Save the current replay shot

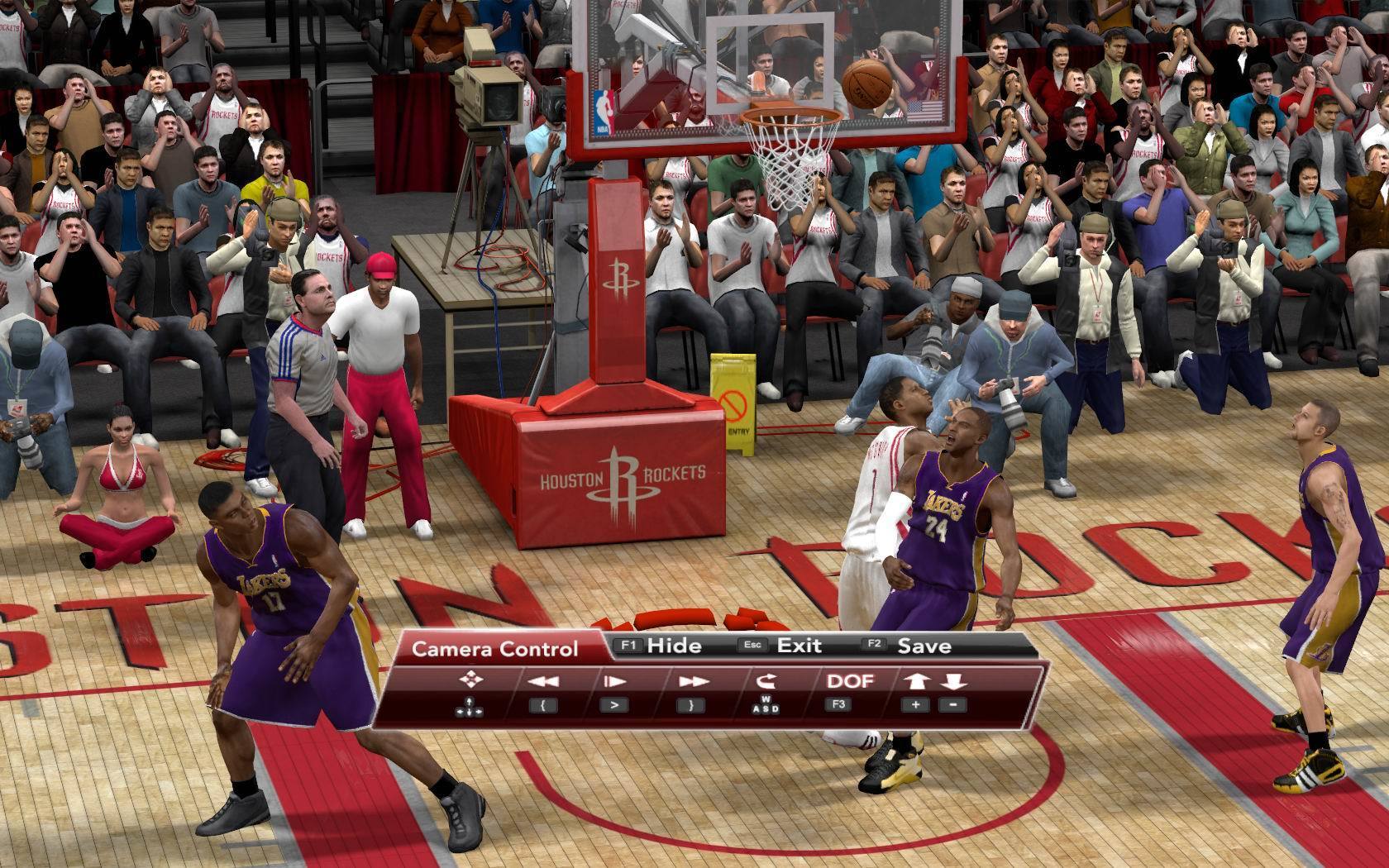(x=909, y=646)
